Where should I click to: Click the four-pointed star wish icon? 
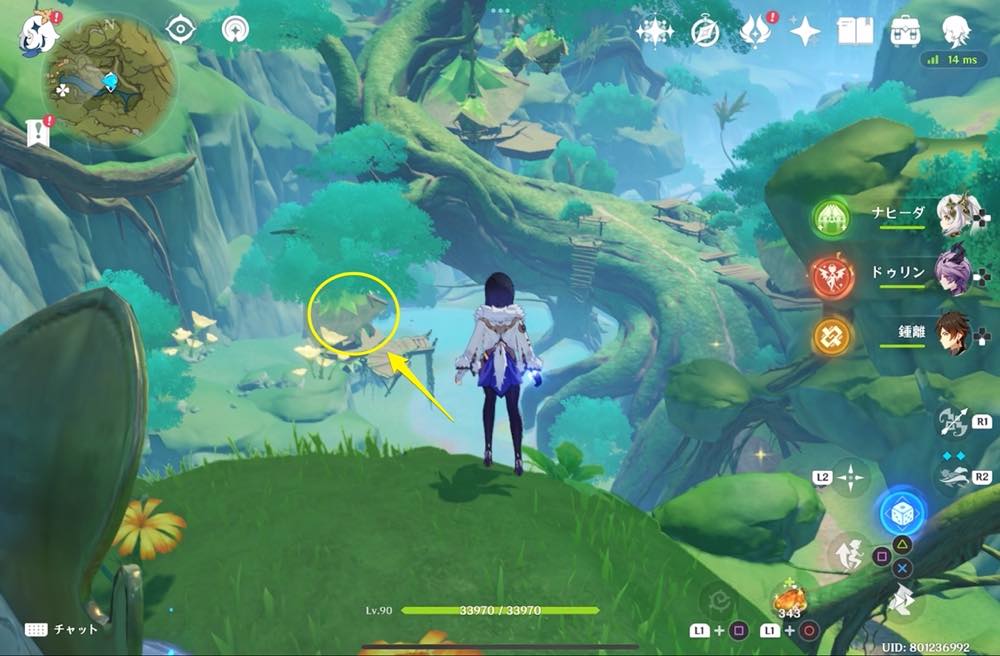[x=804, y=32]
